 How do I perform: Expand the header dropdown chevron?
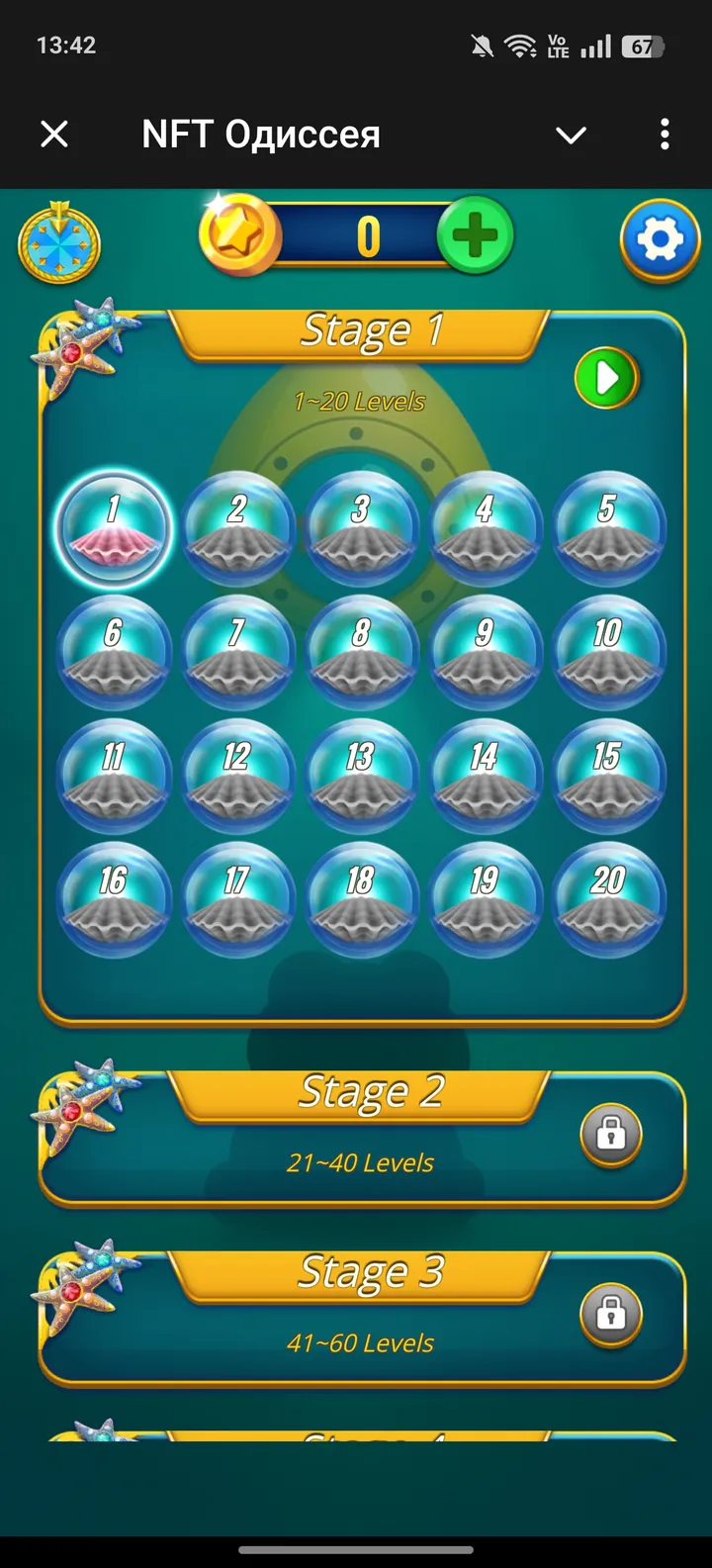tap(571, 135)
